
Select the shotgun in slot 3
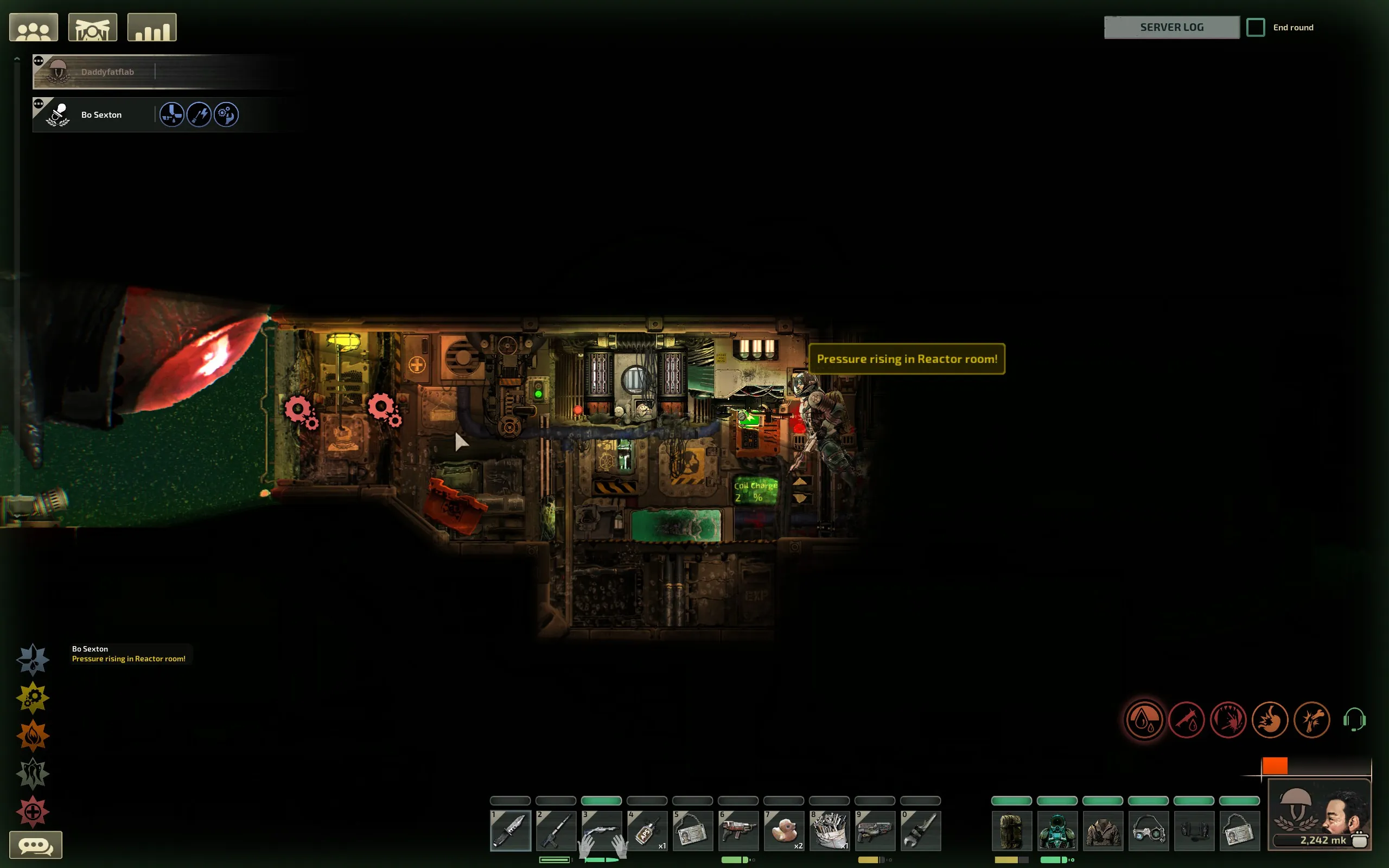tap(601, 831)
